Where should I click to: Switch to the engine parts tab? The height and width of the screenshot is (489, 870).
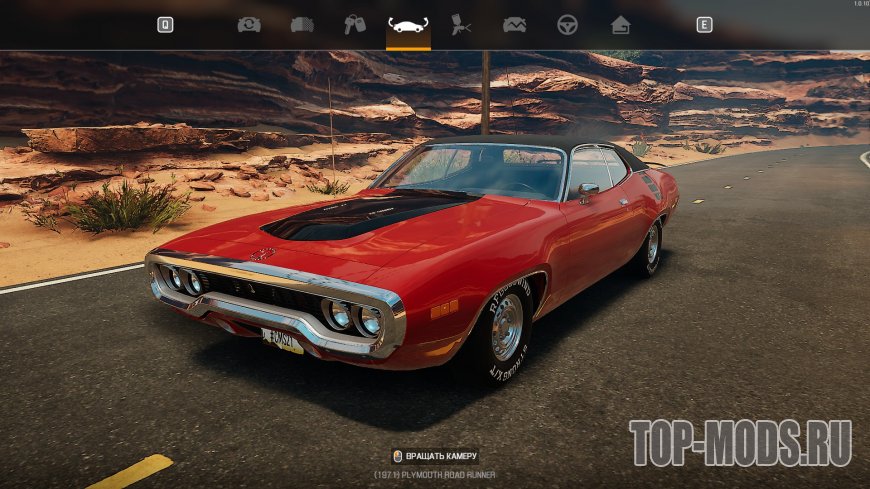coord(302,25)
